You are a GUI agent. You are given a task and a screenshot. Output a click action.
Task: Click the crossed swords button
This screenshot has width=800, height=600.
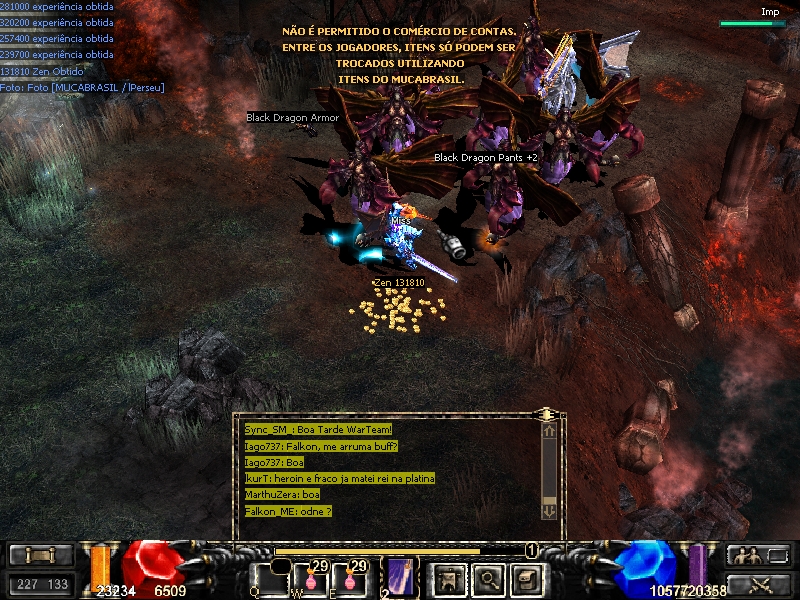(758, 584)
